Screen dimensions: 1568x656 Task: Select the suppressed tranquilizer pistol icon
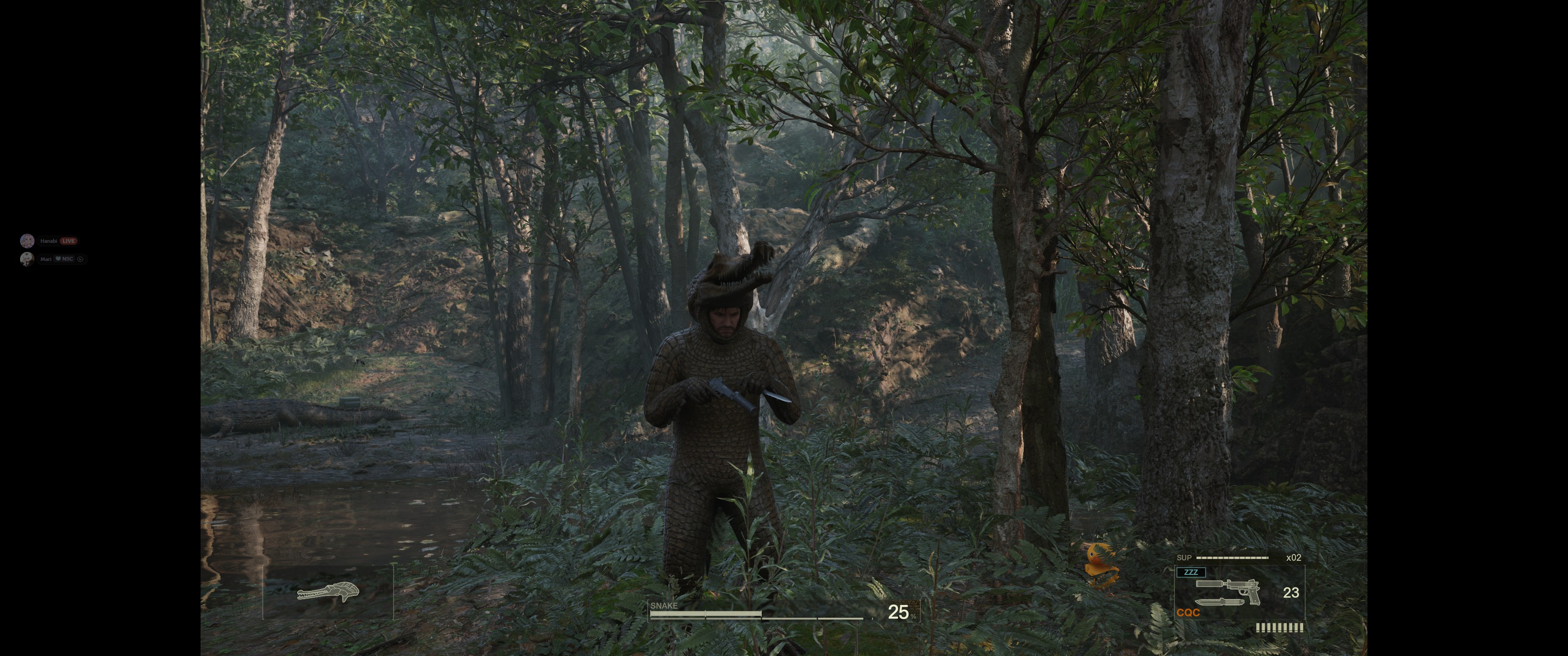(1228, 589)
